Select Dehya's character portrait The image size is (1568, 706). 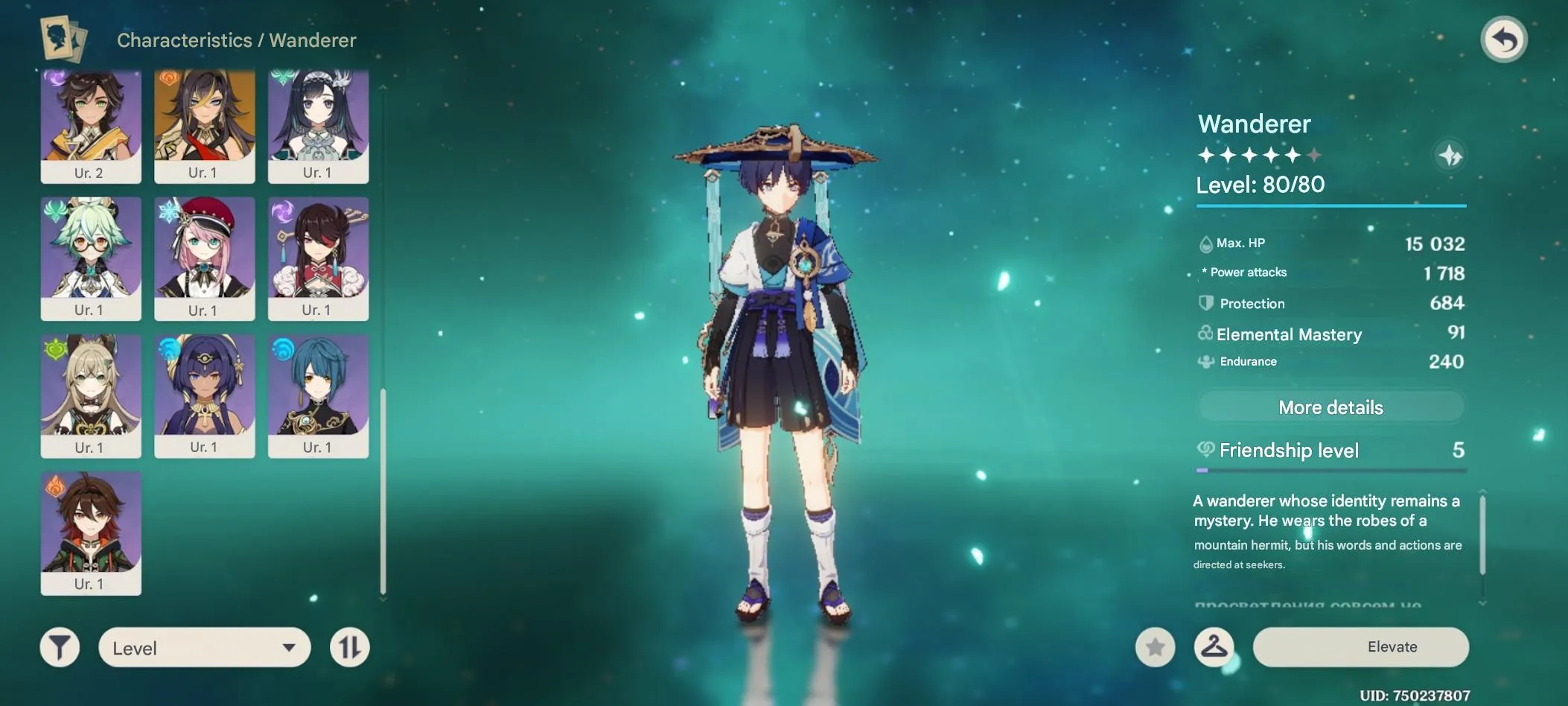(205, 125)
